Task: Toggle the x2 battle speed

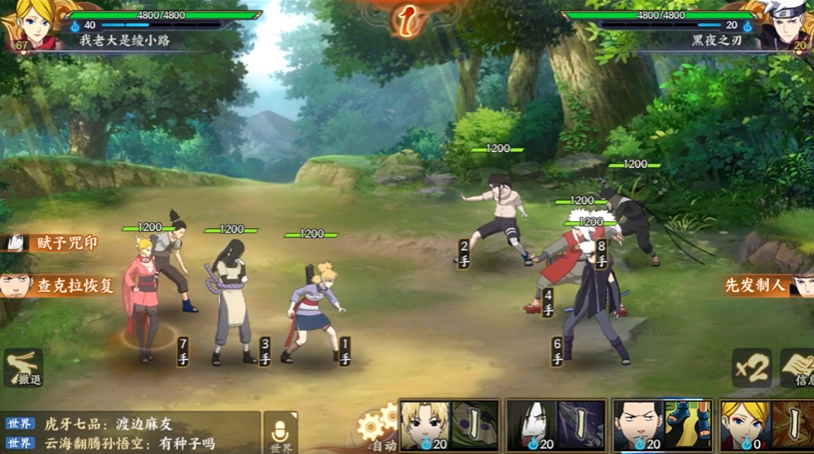Action: 751,368
